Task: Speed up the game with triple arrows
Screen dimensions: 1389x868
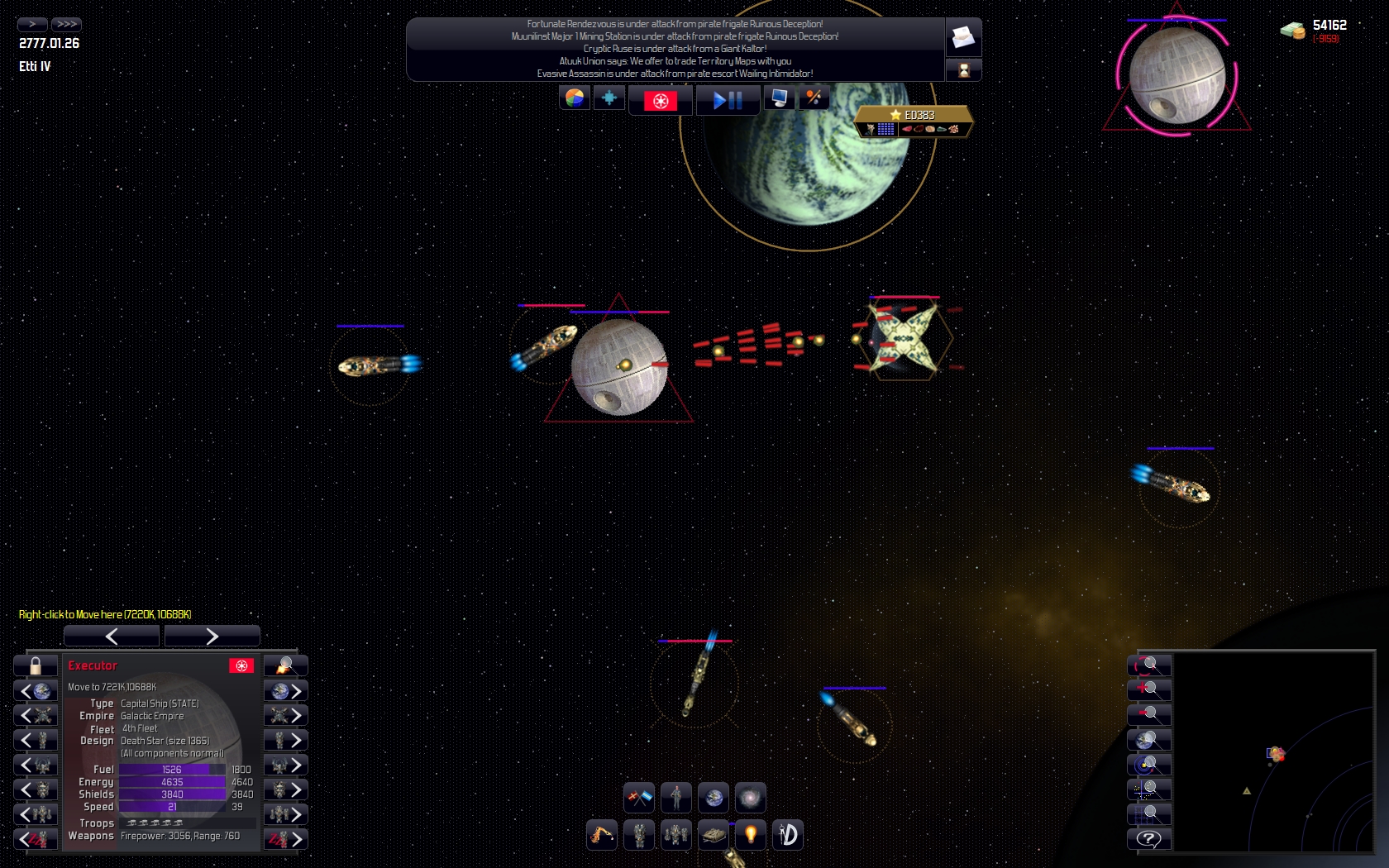Action: tap(66, 24)
